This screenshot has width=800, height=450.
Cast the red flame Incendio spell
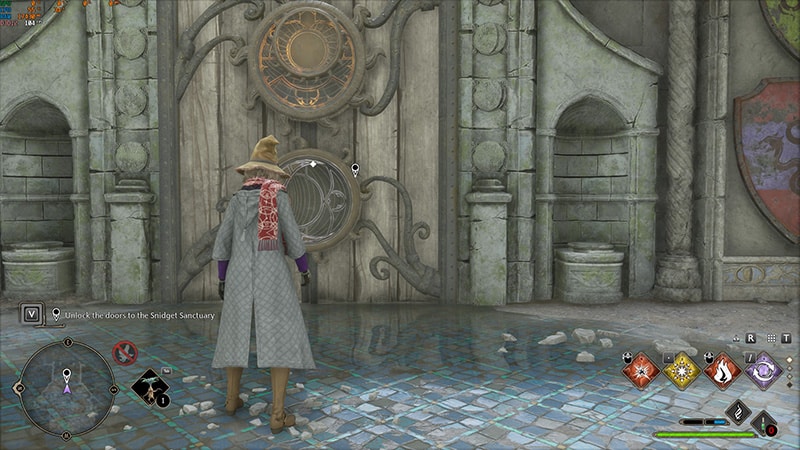723,369
